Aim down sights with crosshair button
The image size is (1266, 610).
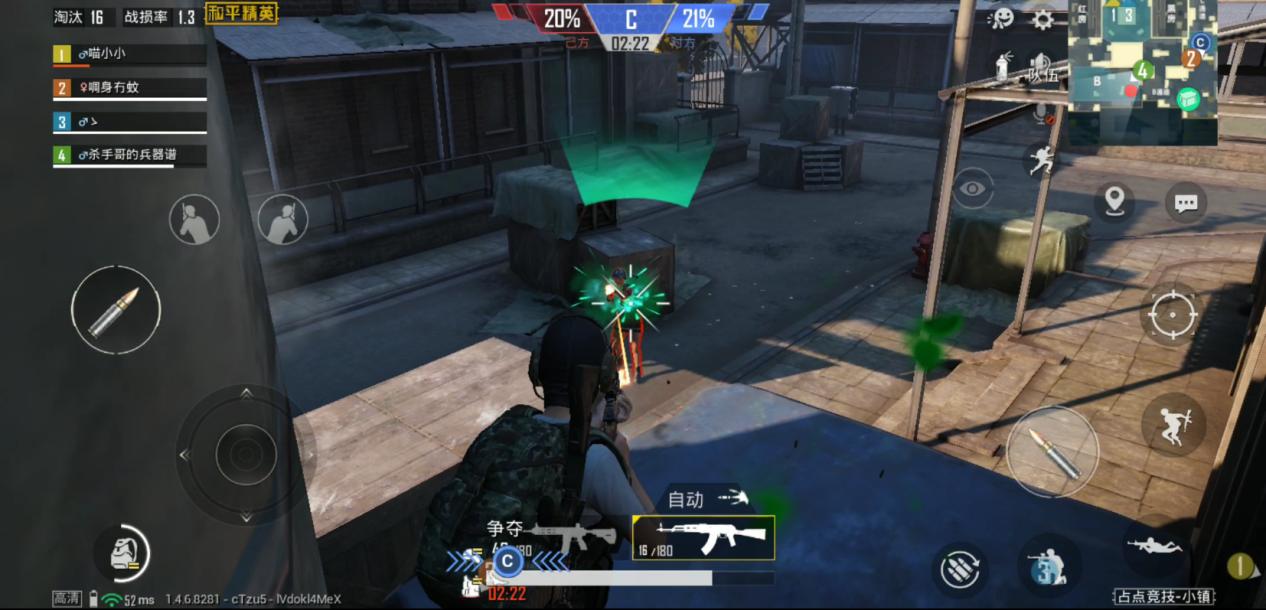pyautogui.click(x=1173, y=316)
